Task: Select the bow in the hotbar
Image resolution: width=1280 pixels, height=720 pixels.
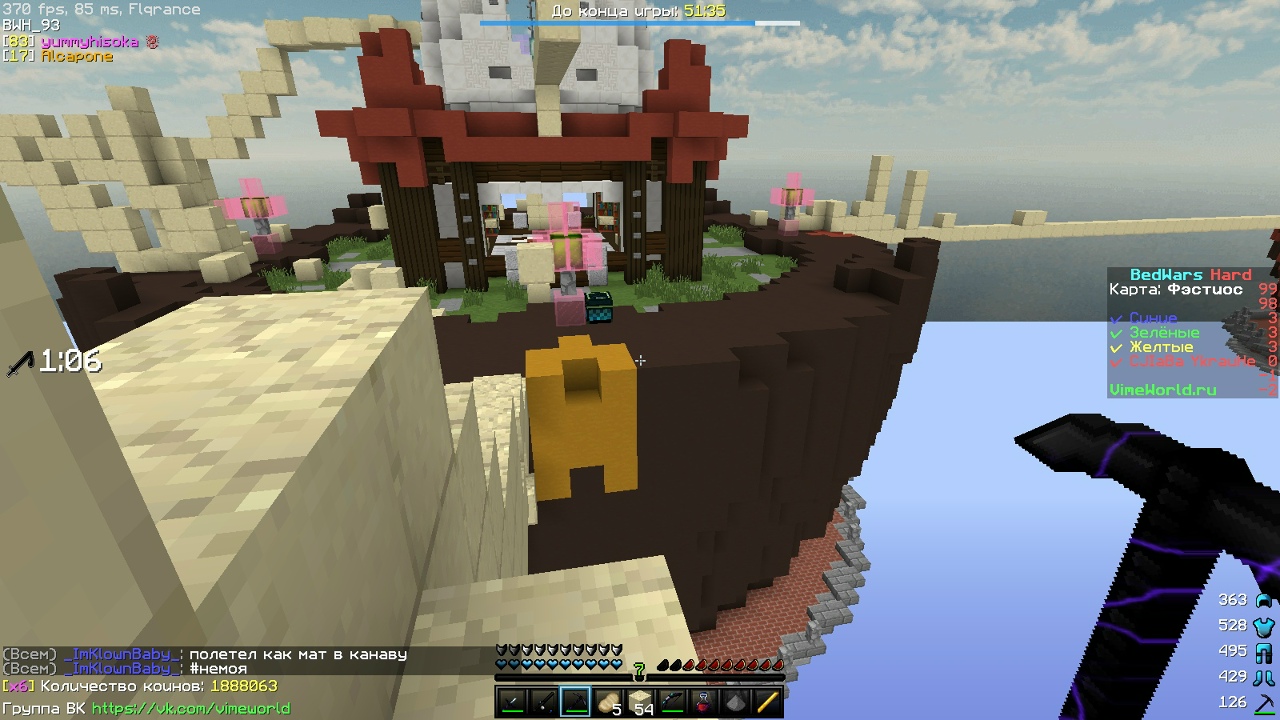Action: pyautogui.click(x=672, y=702)
